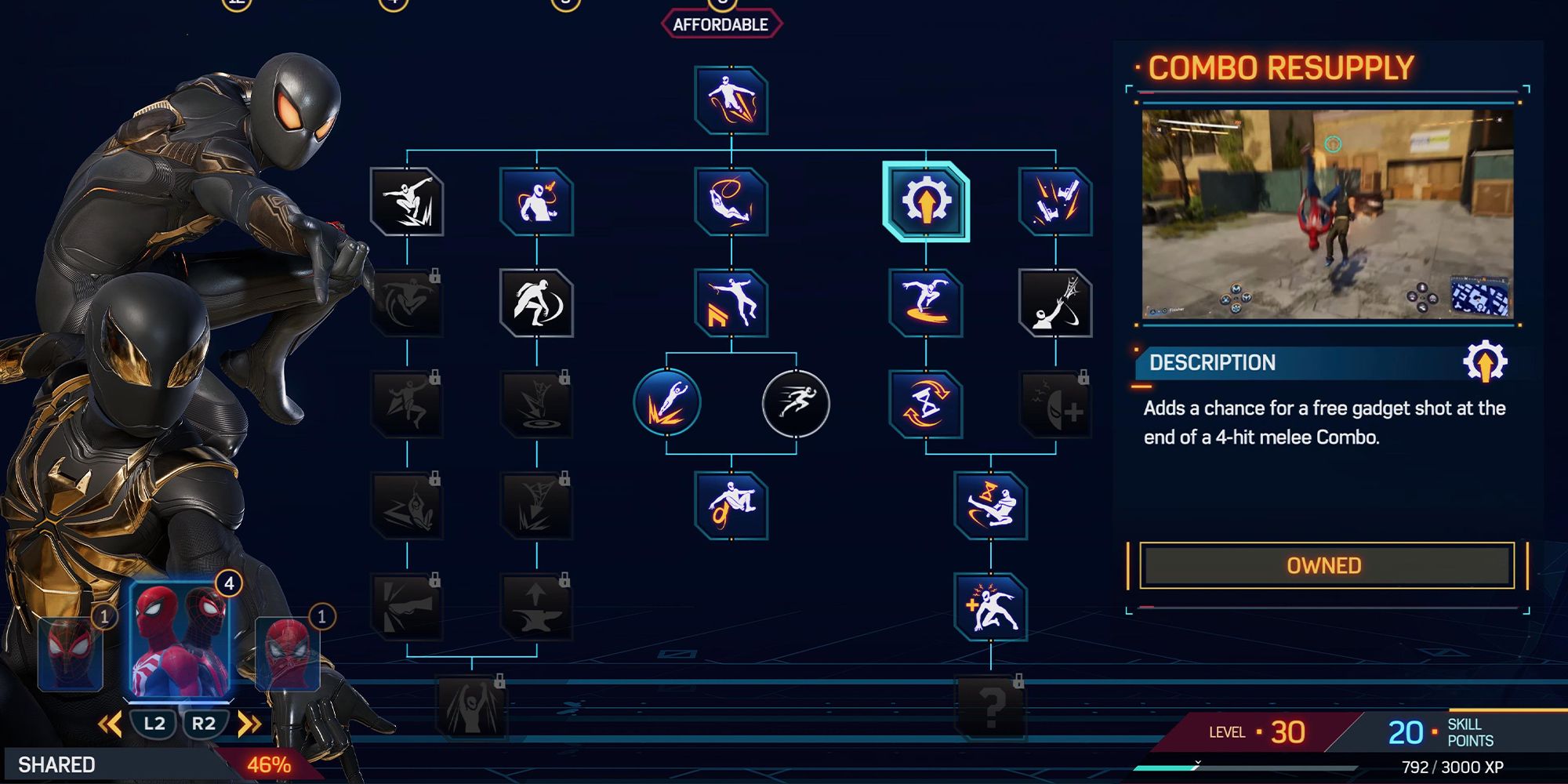Select the locked mask skill with plus symbol
Image resolution: width=1568 pixels, height=784 pixels.
pos(1057,404)
